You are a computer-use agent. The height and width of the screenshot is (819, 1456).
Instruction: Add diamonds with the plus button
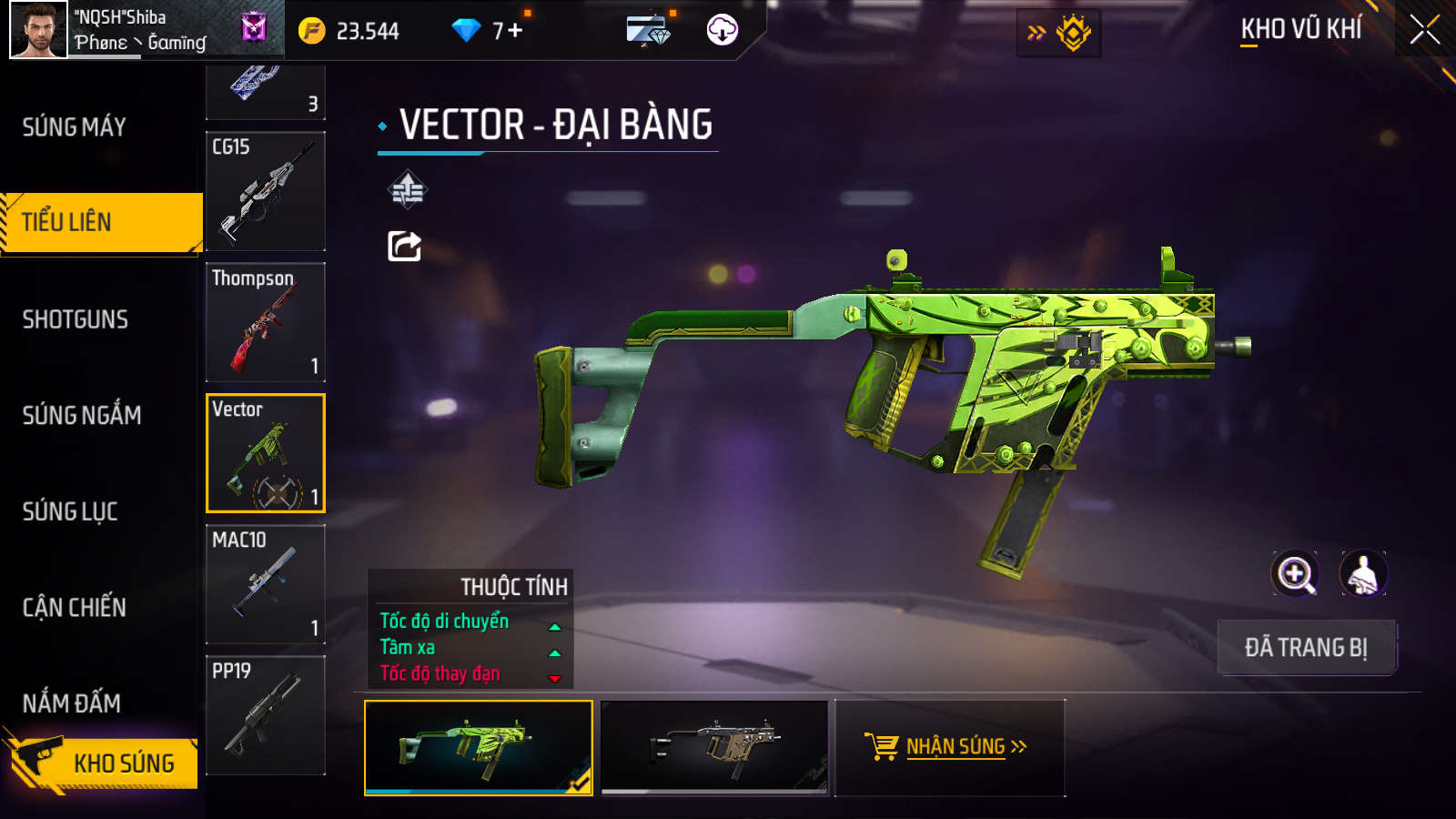click(x=515, y=30)
